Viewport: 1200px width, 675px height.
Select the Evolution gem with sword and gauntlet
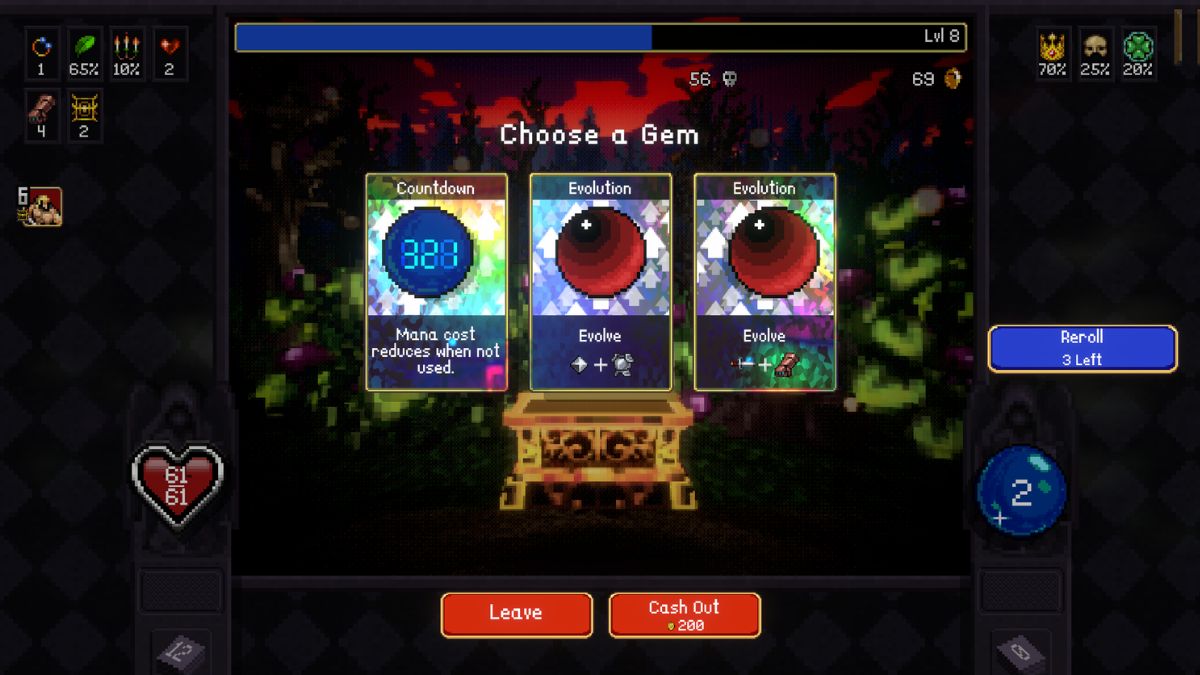[764, 282]
